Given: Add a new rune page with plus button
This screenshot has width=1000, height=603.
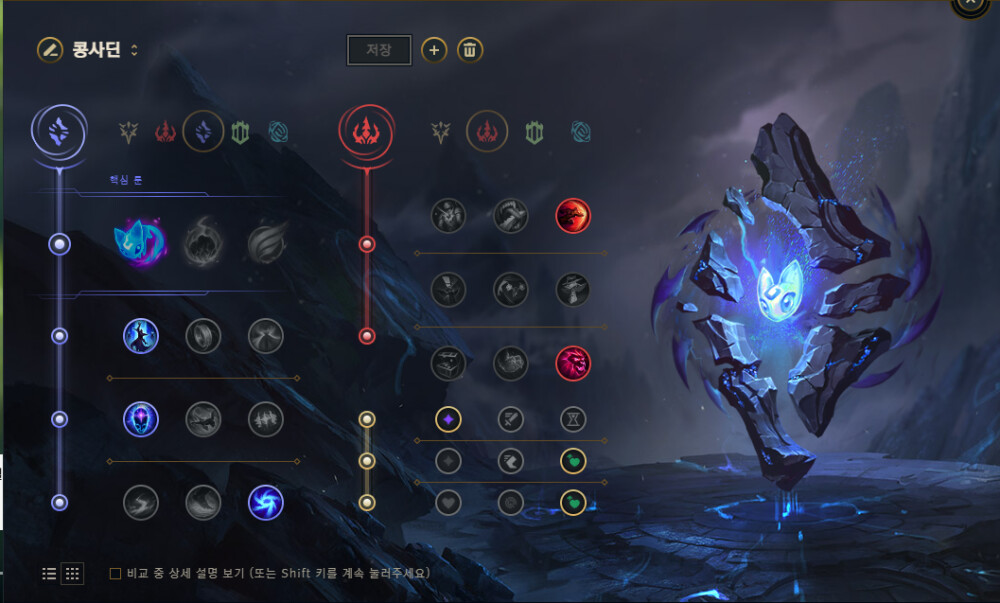Looking at the screenshot, I should pos(433,50).
